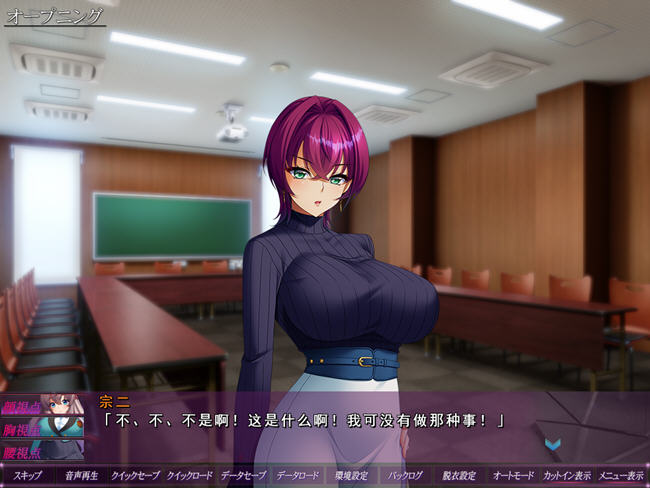Quick load with クイックロード
This screenshot has width=650, height=488.
click(189, 475)
